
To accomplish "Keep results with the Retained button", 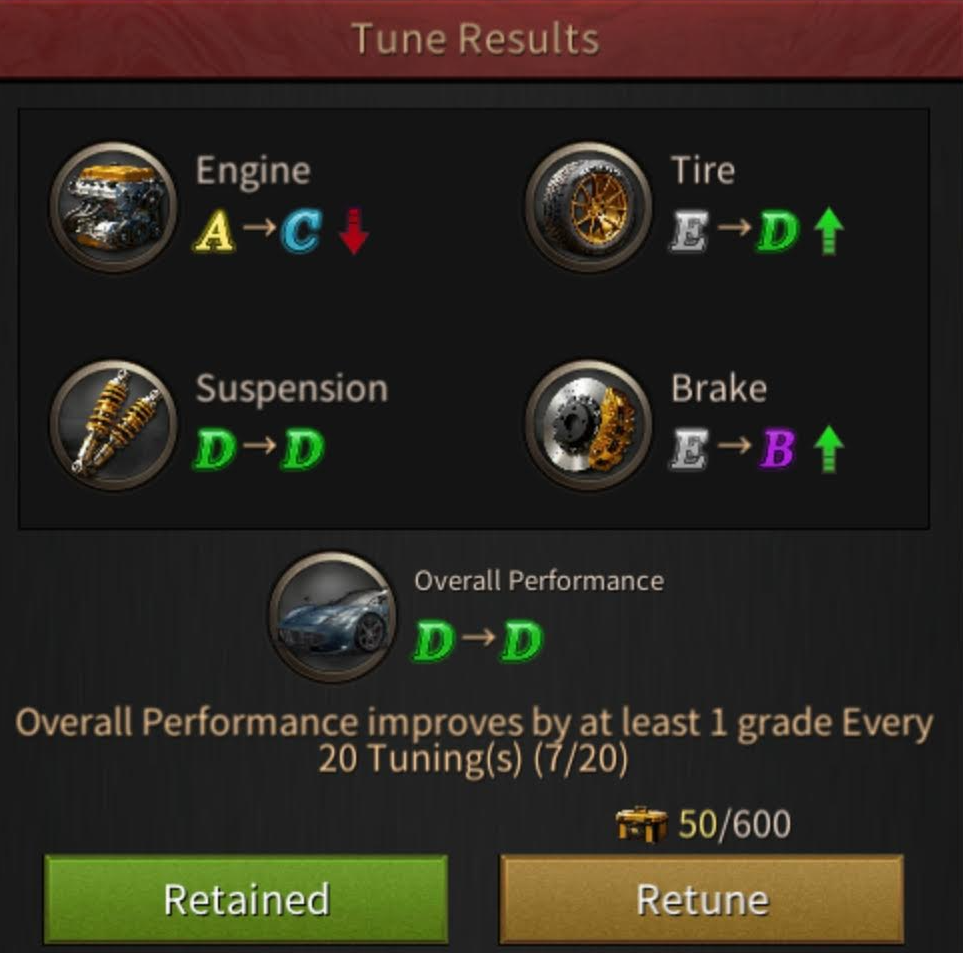I will point(246,898).
